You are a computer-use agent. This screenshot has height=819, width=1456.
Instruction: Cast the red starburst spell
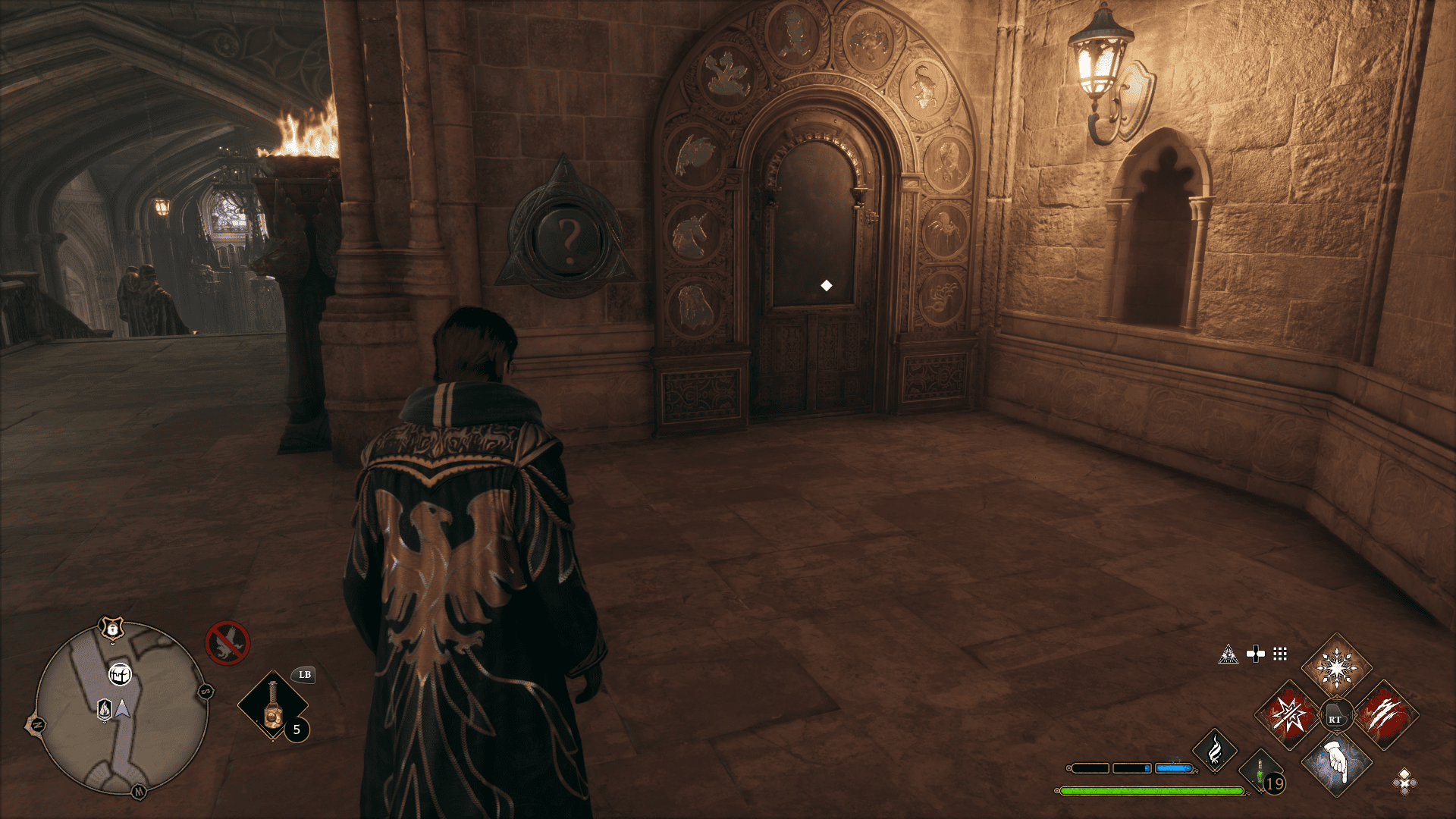pyautogui.click(x=1288, y=715)
